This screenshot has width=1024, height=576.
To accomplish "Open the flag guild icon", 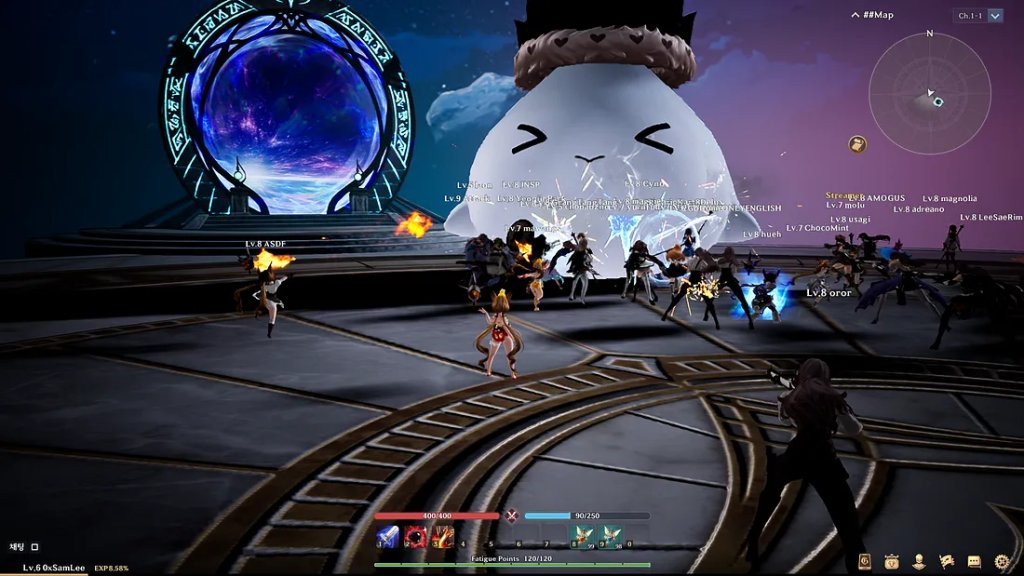I will point(946,562).
